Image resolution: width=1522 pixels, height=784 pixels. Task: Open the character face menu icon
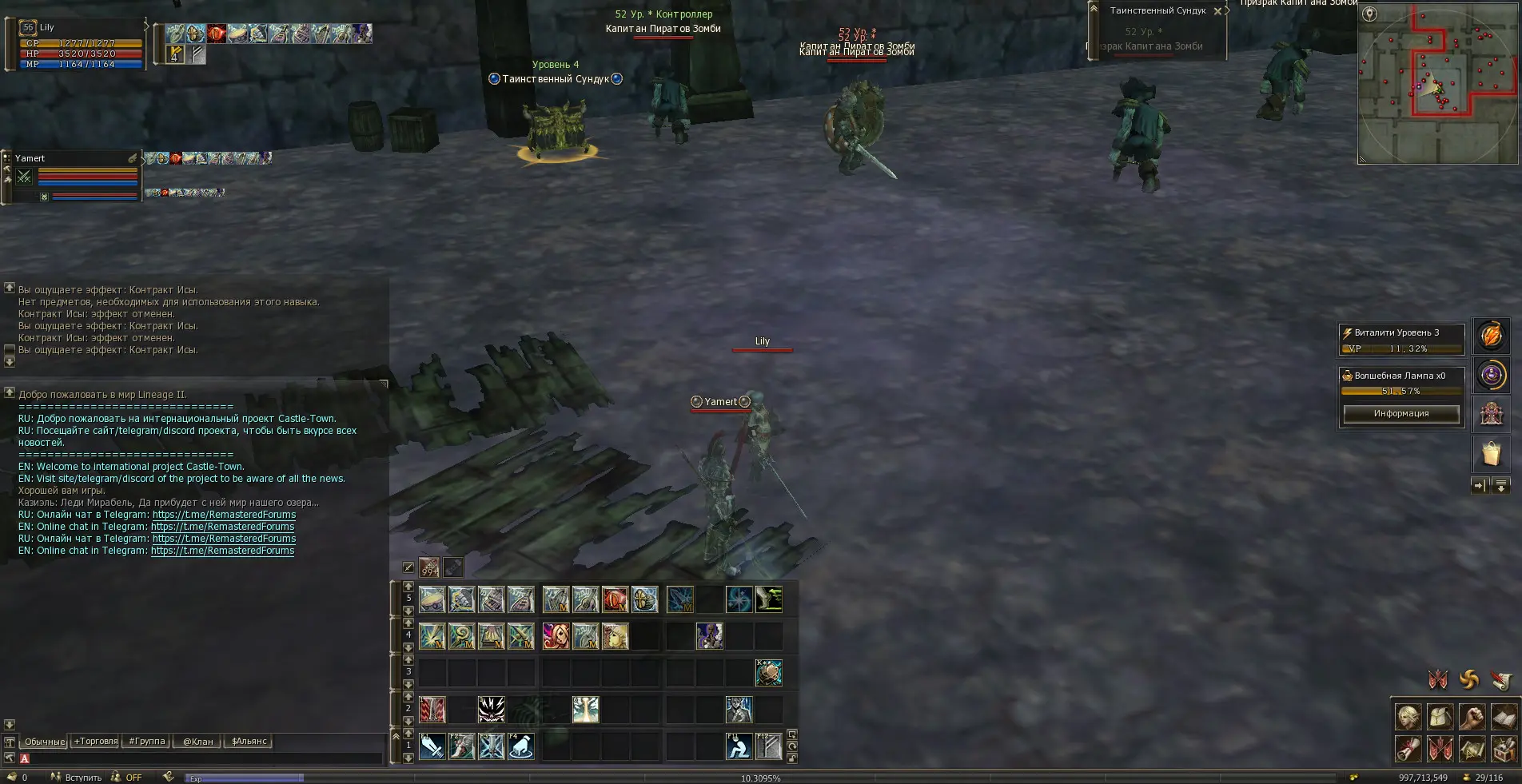1408,717
